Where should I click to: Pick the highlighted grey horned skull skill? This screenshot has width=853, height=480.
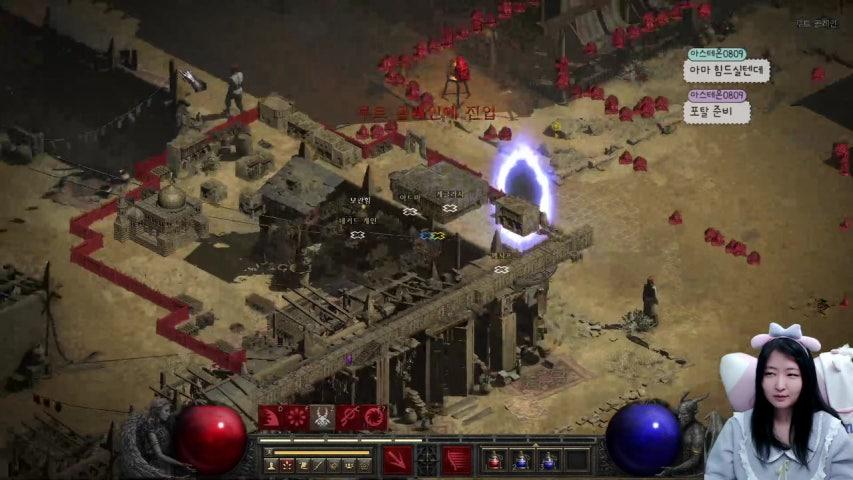pyautogui.click(x=323, y=417)
